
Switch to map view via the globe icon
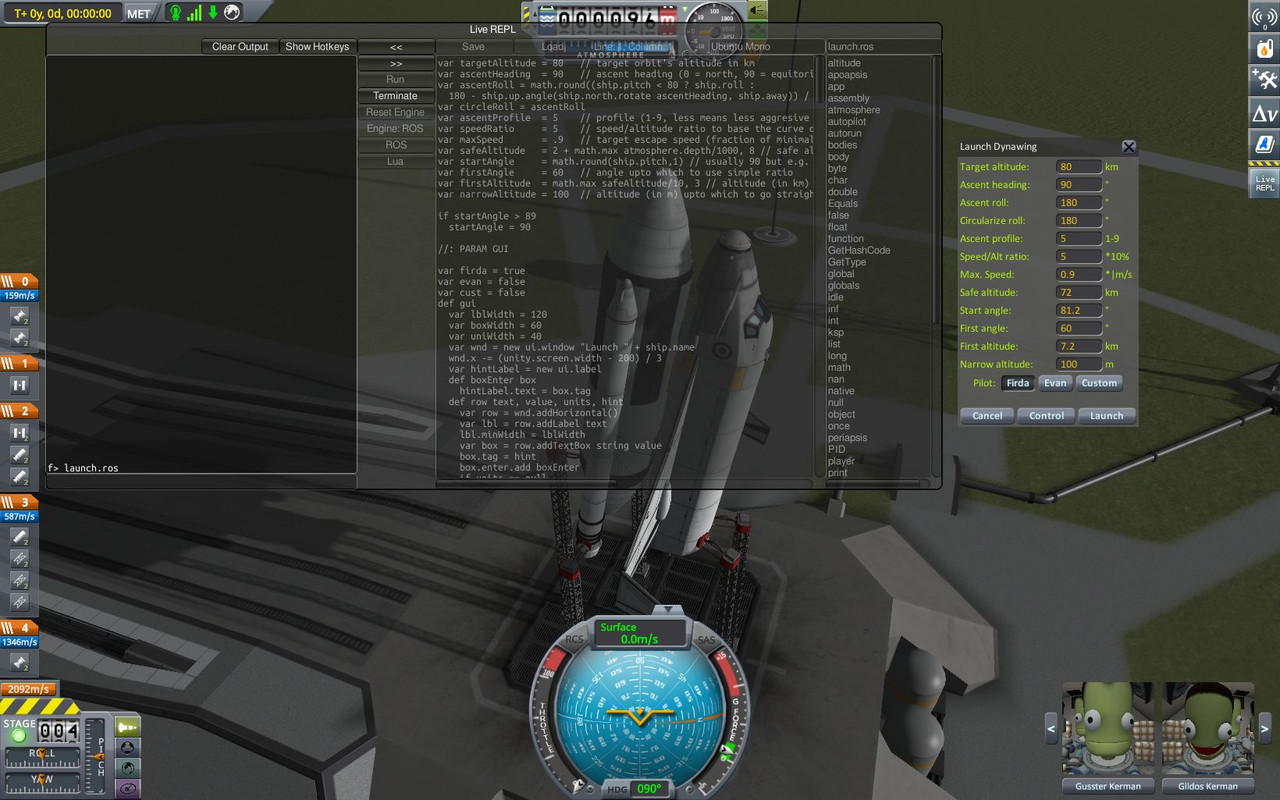pos(232,13)
